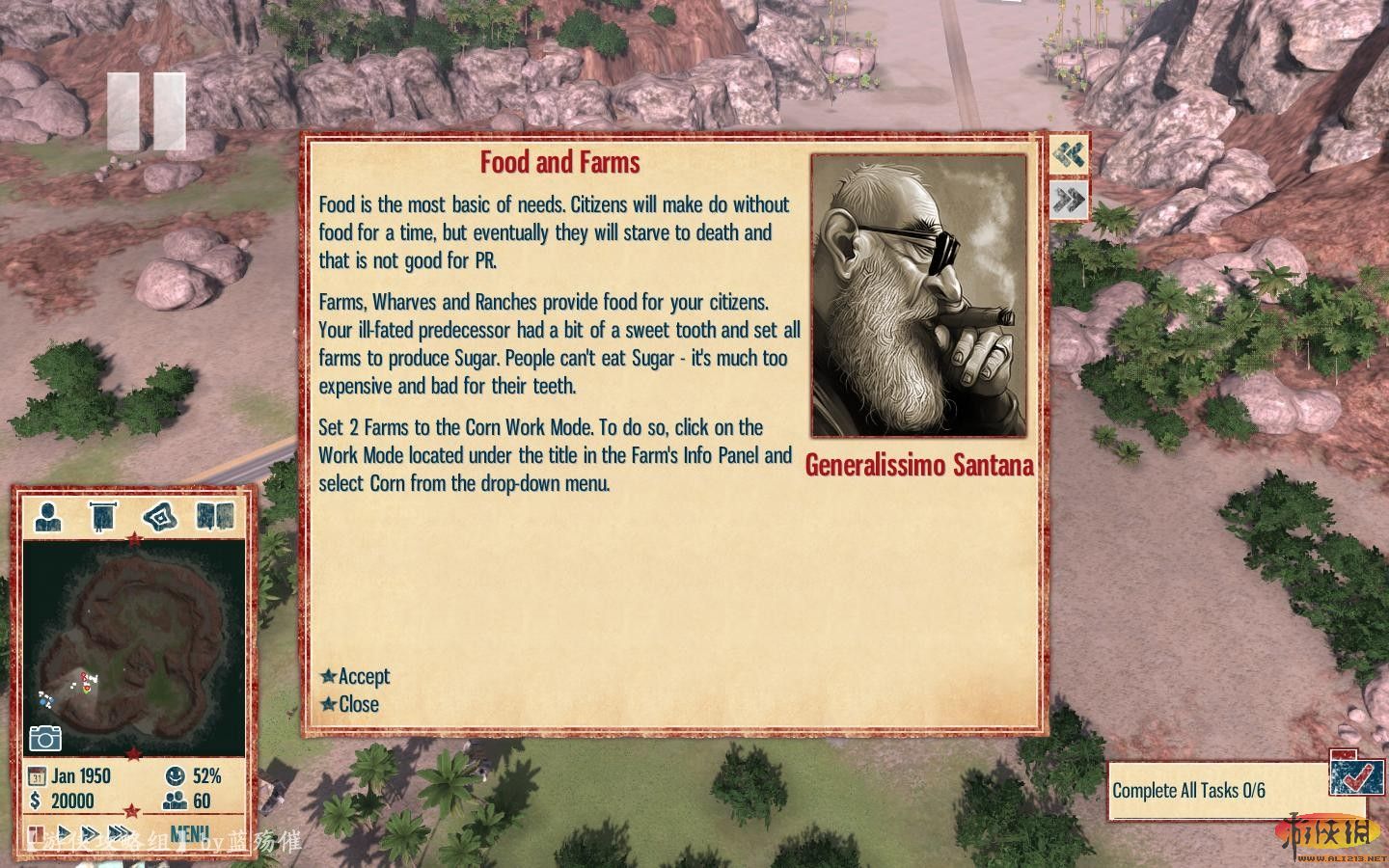The width and height of the screenshot is (1389, 868).
Task: Click the camera icon on the minimap
Action: click(x=44, y=738)
